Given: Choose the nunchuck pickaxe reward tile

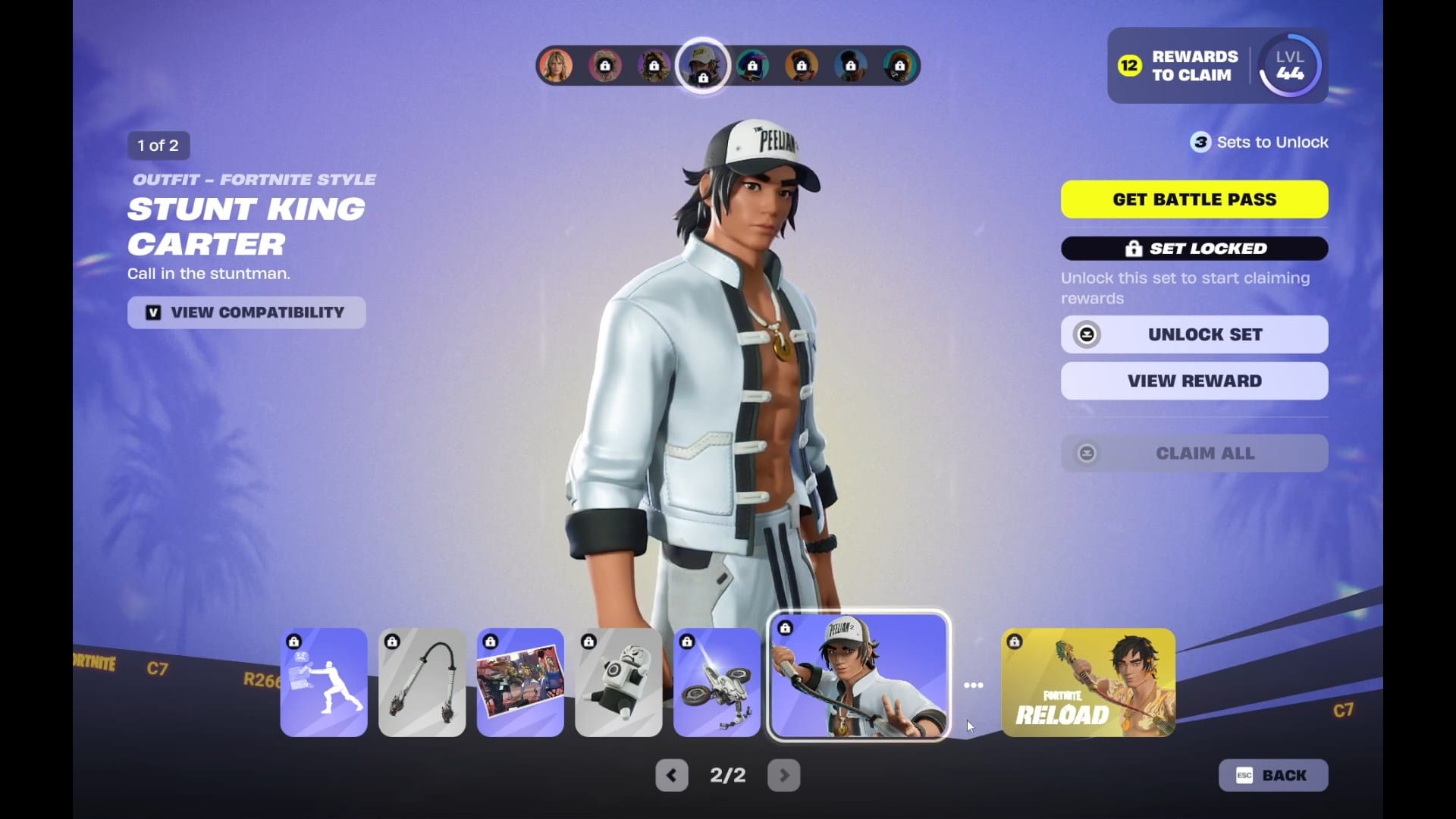Looking at the screenshot, I should (x=422, y=682).
